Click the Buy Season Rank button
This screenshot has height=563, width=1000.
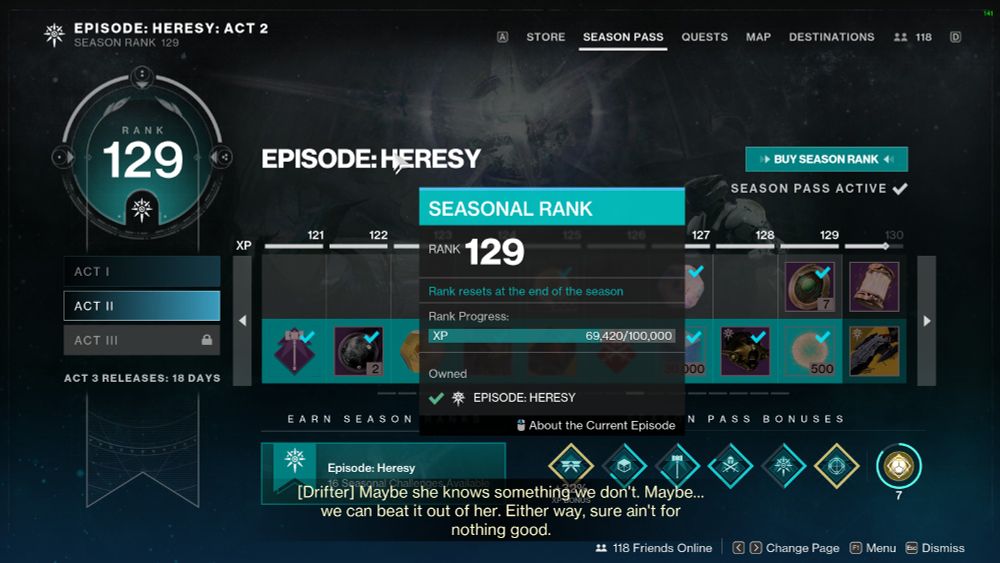click(x=826, y=159)
